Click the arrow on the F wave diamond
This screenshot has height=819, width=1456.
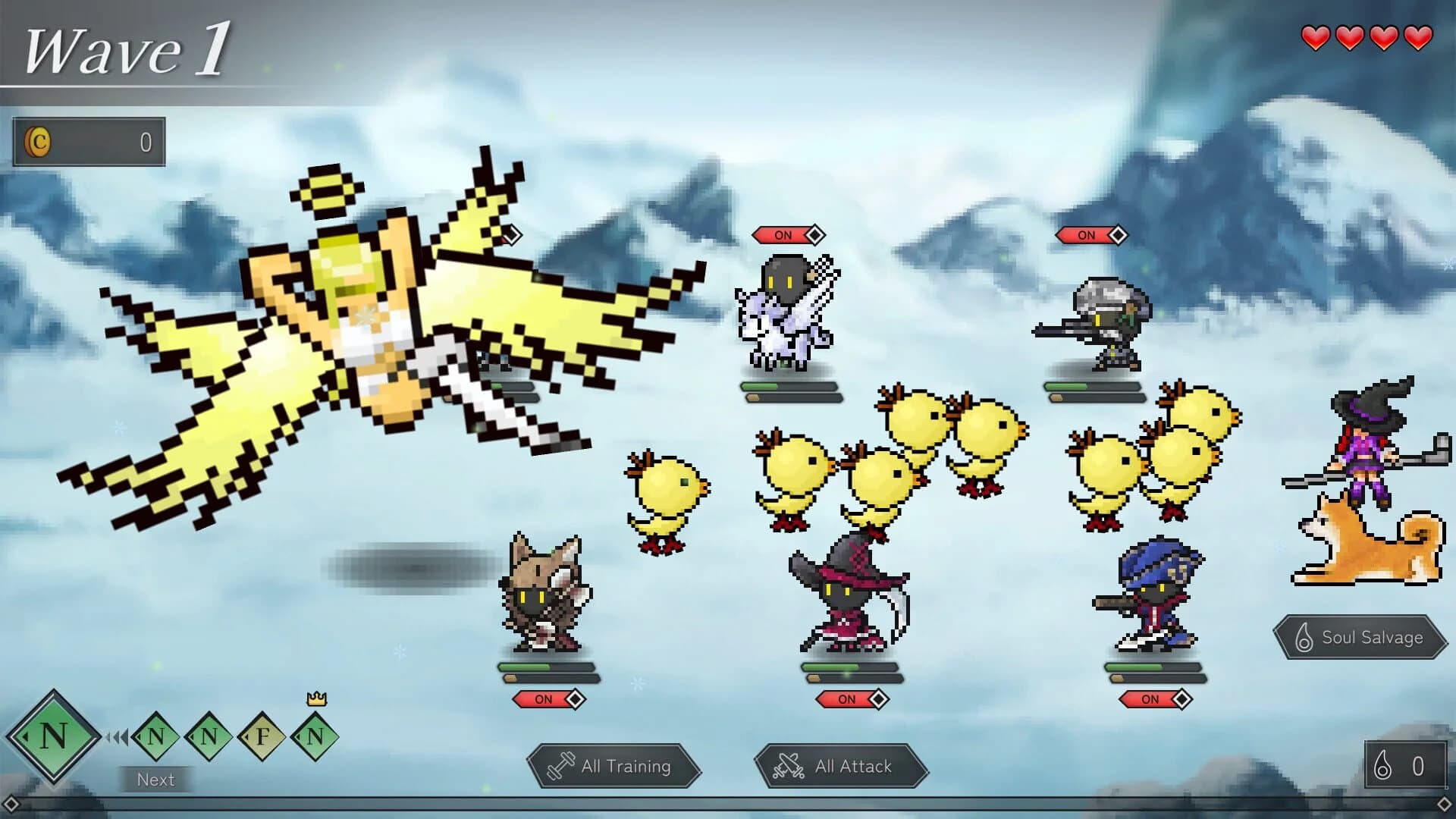248,737
